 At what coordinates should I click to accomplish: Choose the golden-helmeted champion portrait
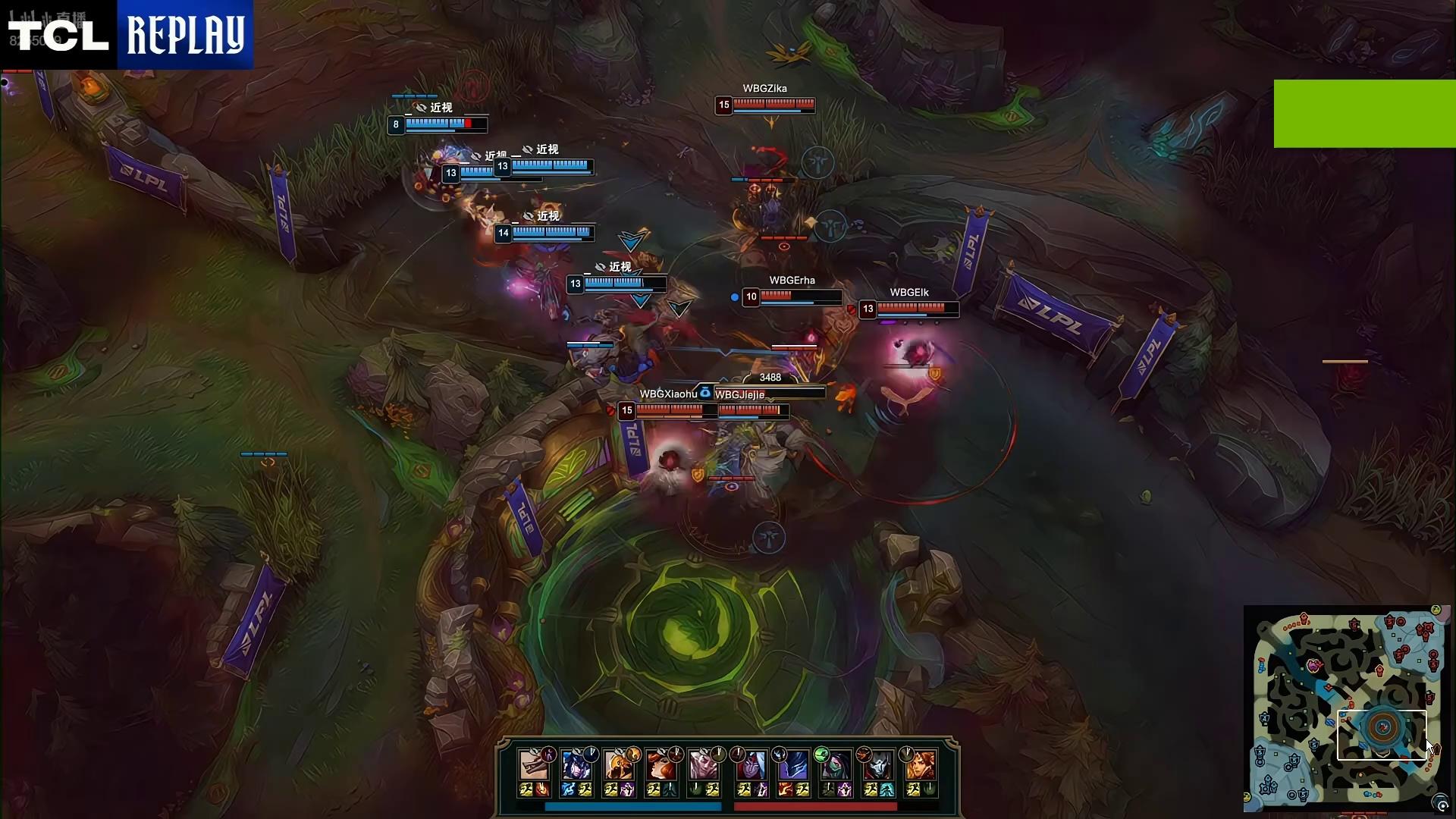[620, 766]
